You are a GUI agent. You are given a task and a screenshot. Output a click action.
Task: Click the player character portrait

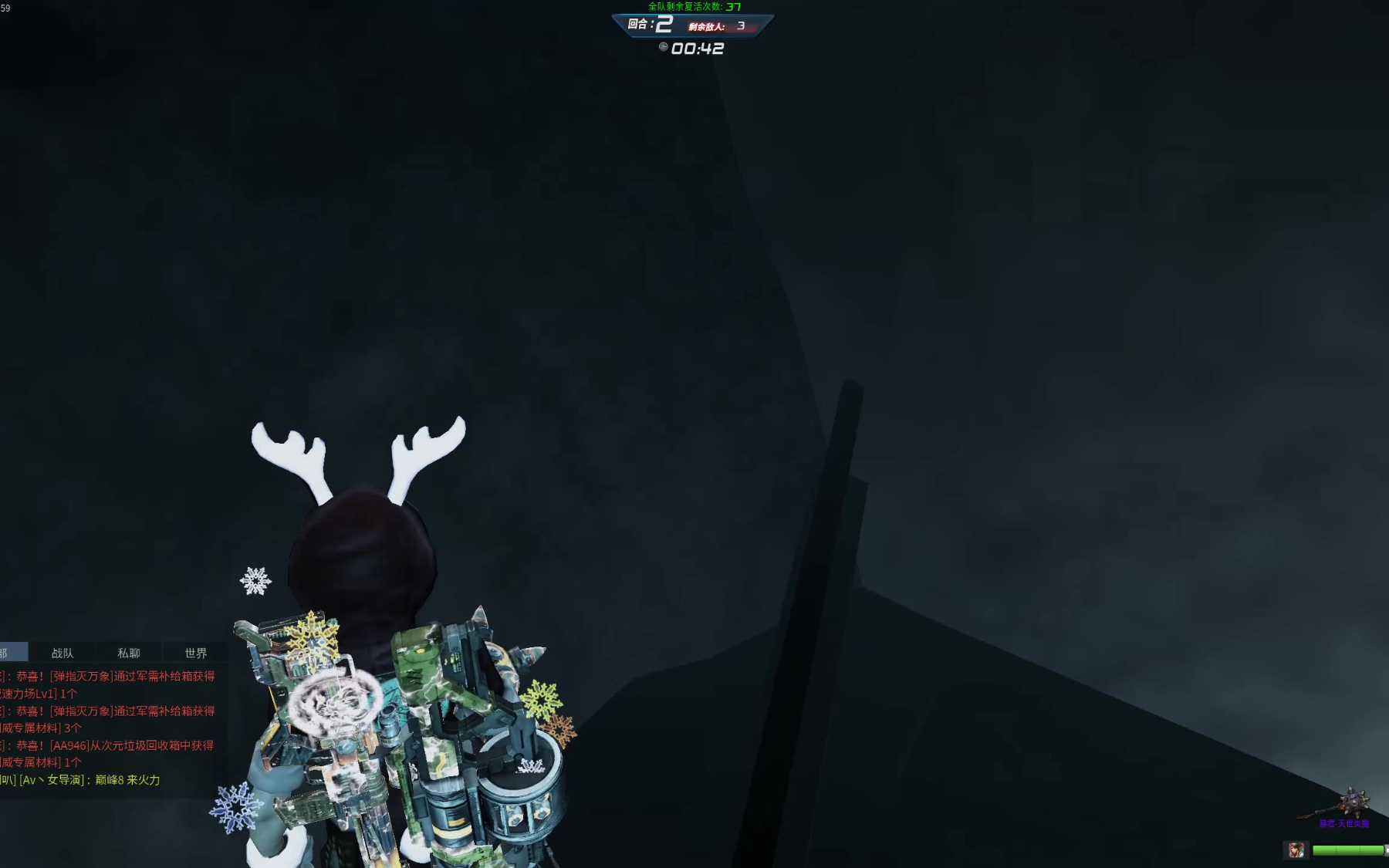pyautogui.click(x=1296, y=850)
